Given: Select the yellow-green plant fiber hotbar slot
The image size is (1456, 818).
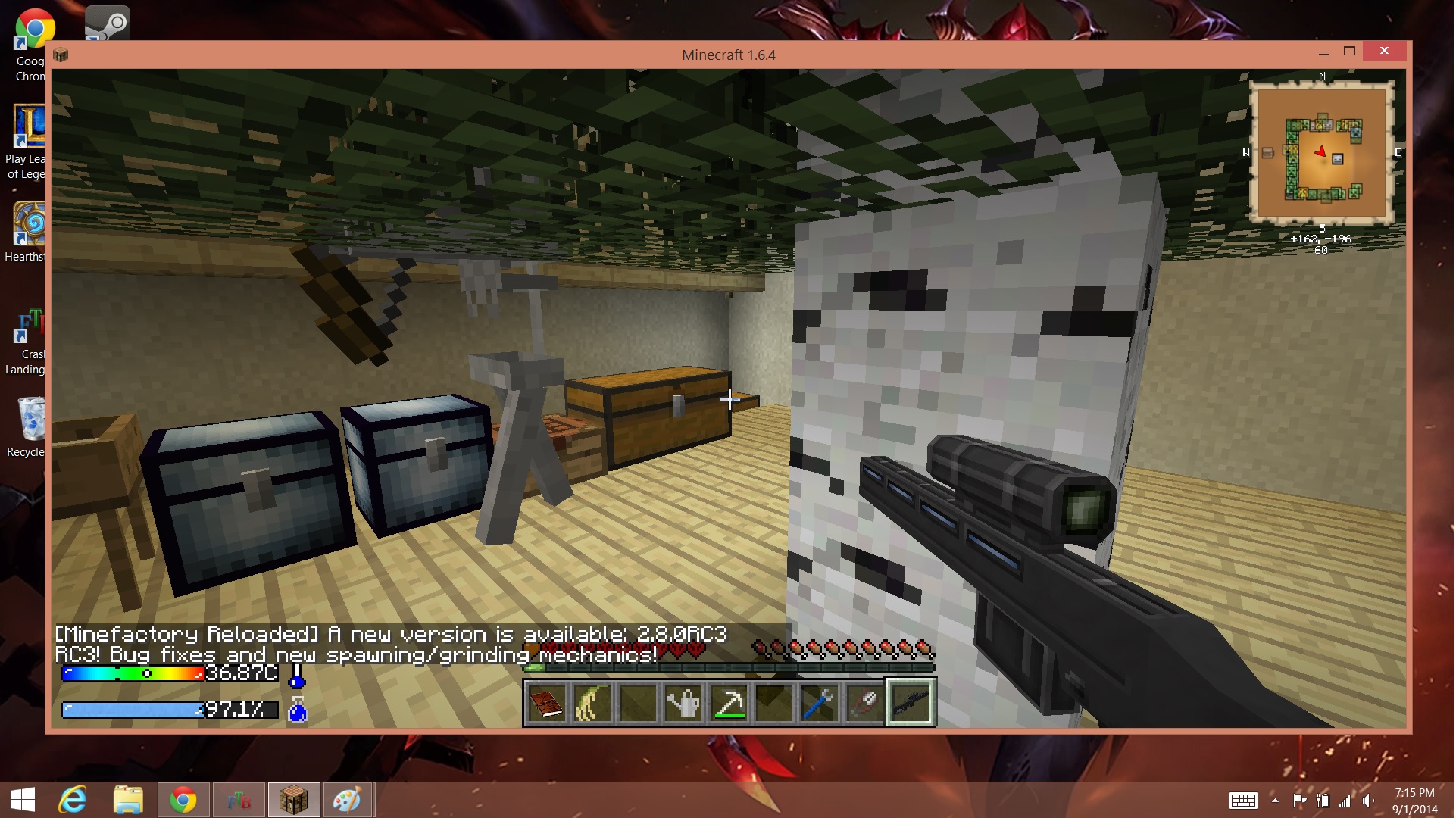Looking at the screenshot, I should click(592, 704).
